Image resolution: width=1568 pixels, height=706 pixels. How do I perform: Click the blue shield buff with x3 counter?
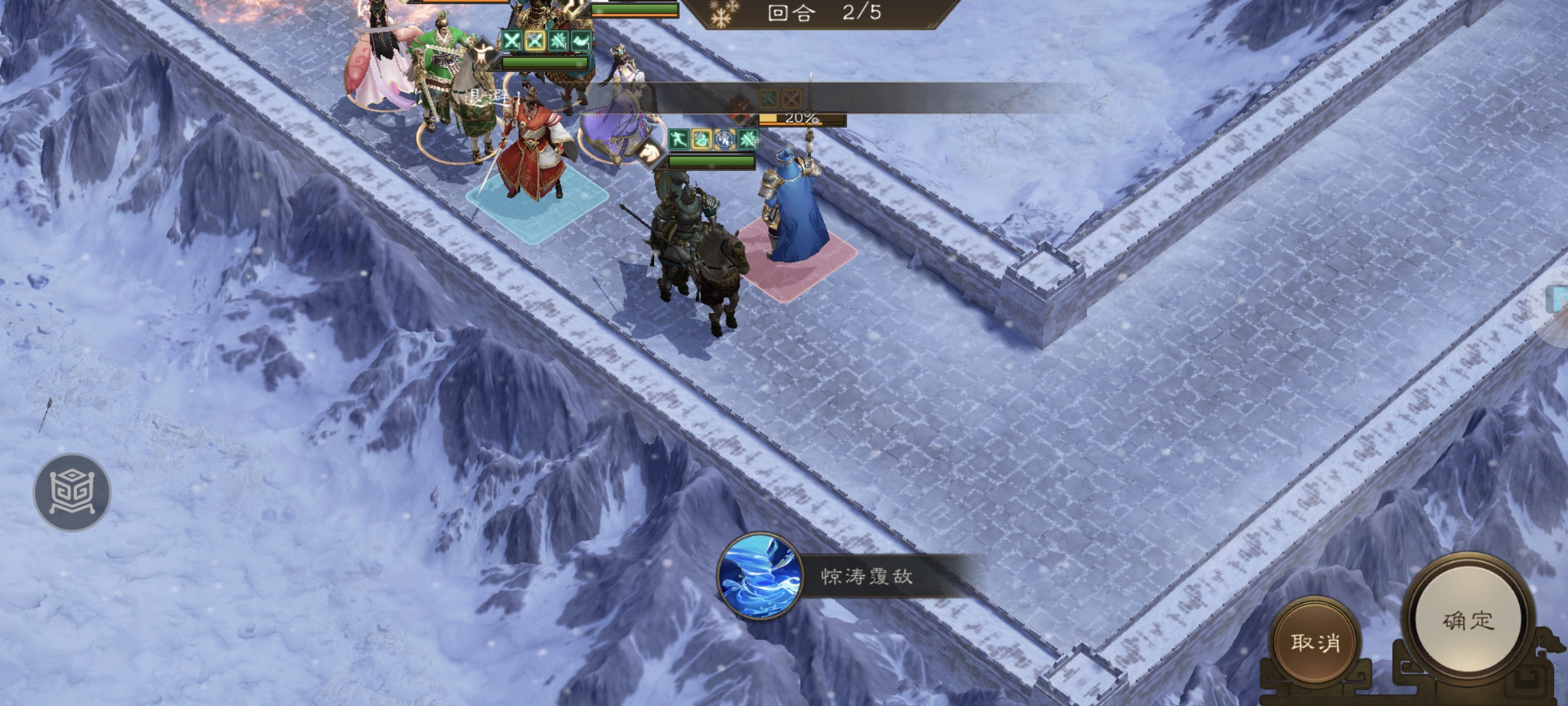coord(725,141)
